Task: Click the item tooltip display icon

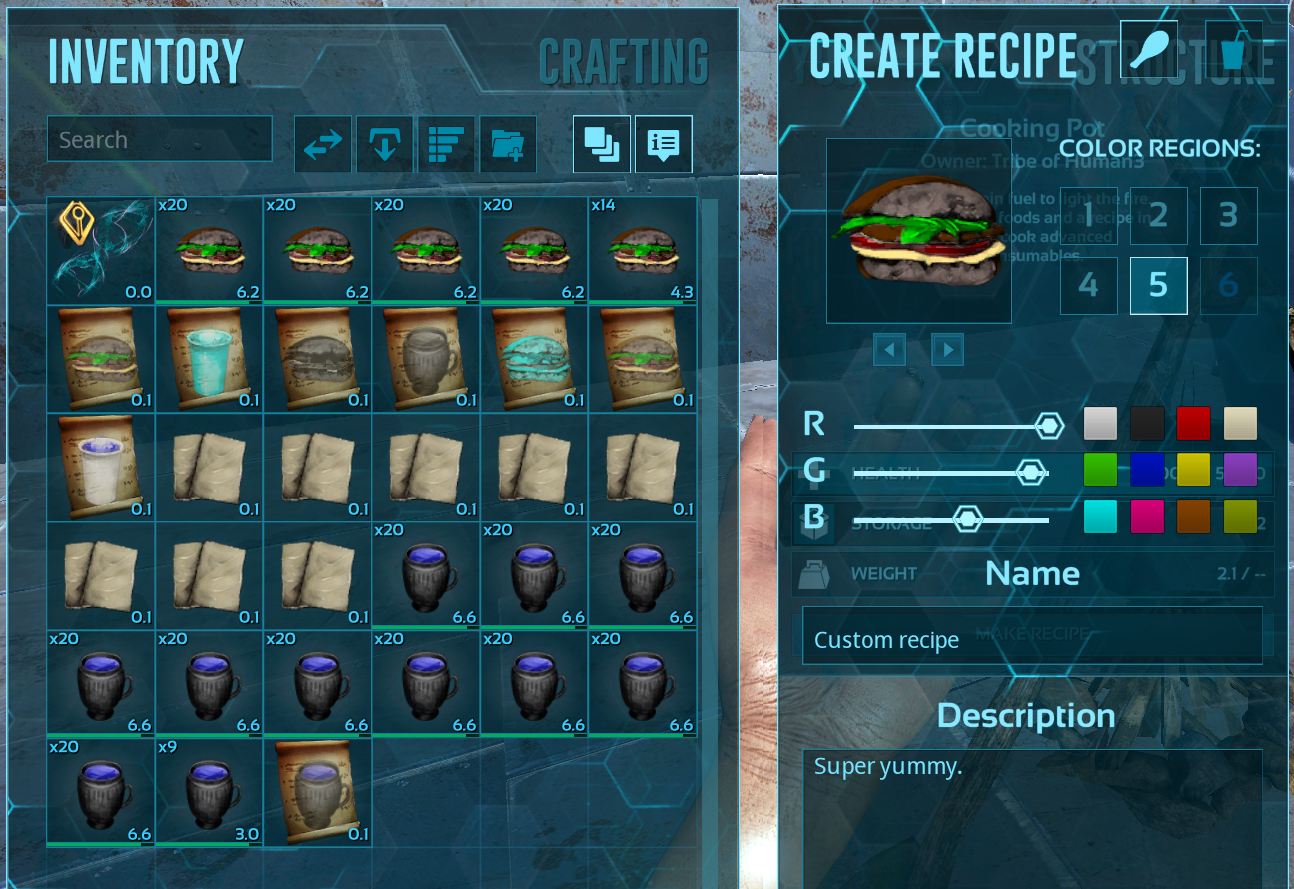Action: coord(663,143)
